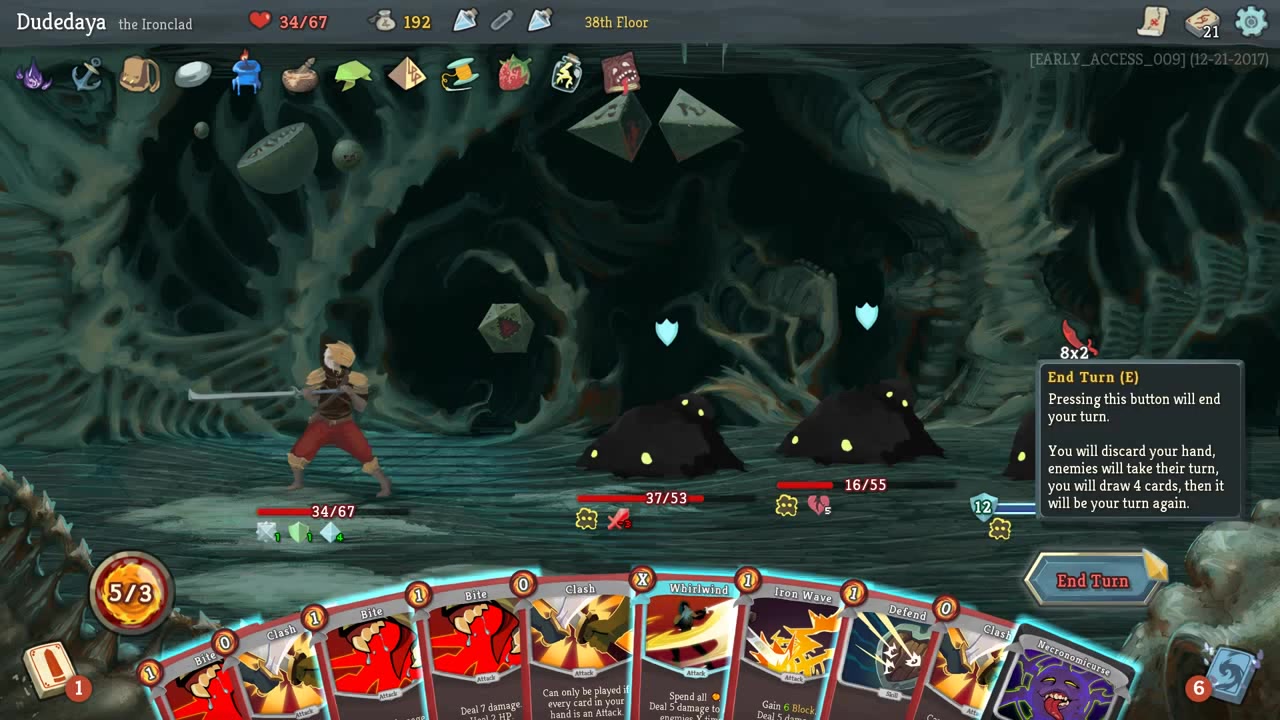This screenshot has width=1280, height=720.
Task: Inspect the red Necronomicon book relic
Action: pyautogui.click(x=621, y=75)
